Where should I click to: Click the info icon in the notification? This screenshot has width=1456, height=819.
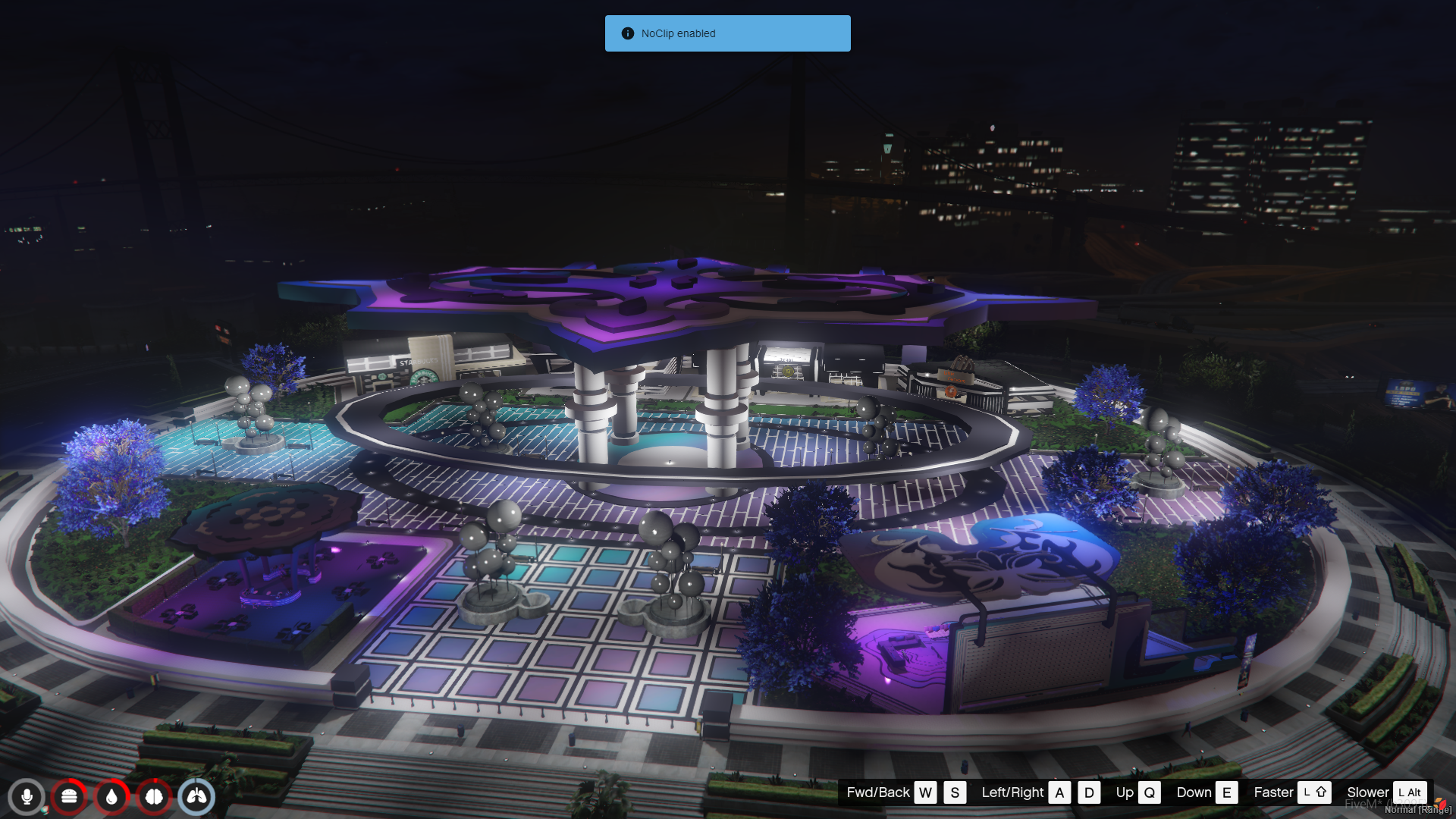click(x=627, y=33)
